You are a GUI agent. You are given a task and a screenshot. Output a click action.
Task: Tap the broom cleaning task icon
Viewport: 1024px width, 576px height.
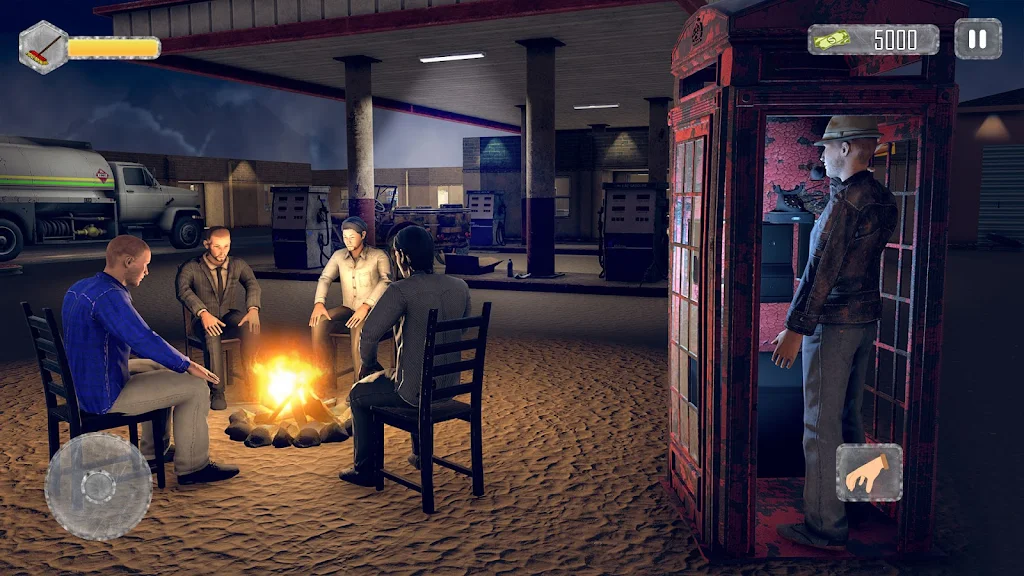coord(43,47)
